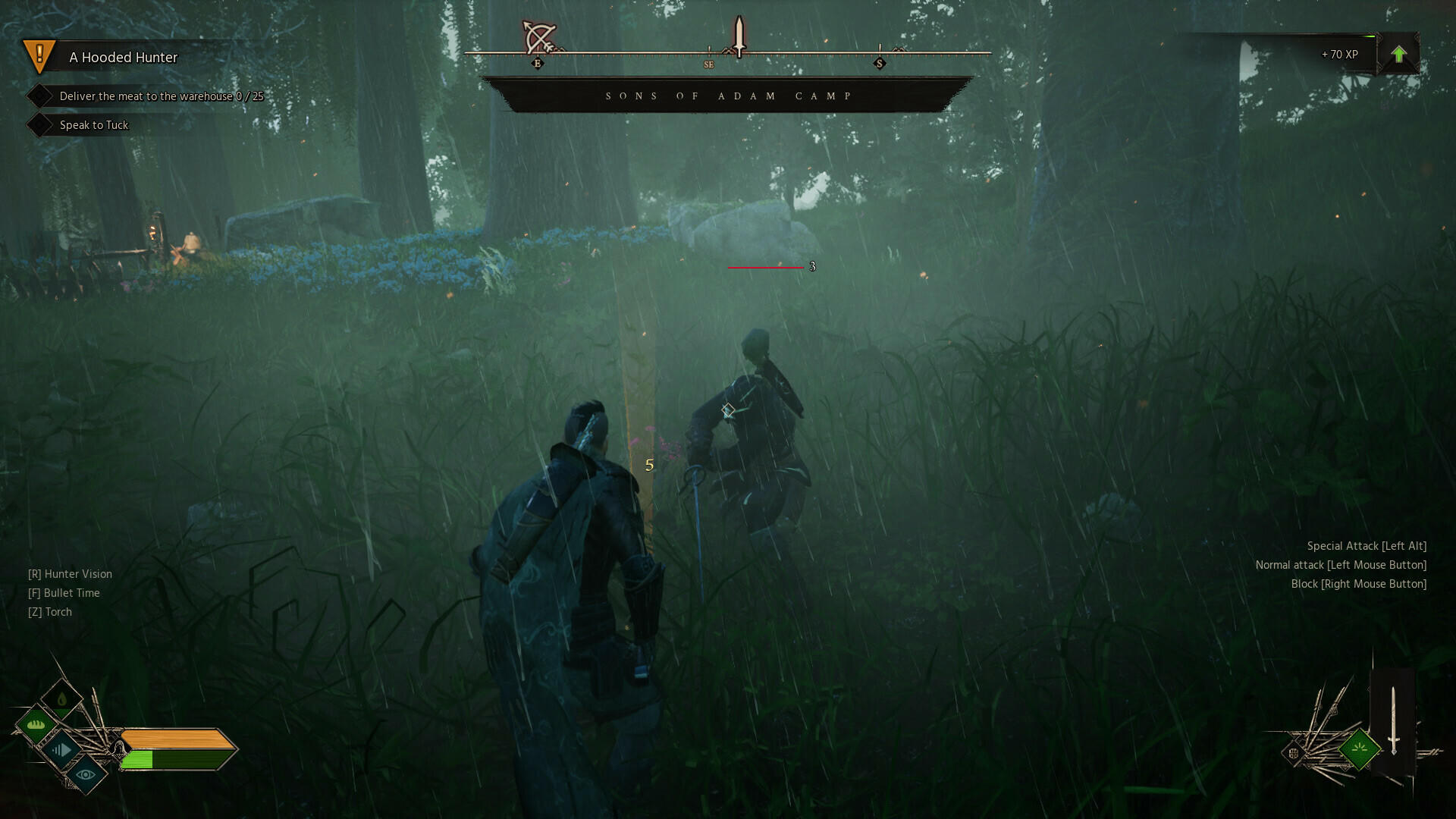Select the Bullet Time playback icon
Screen dimensions: 1456x819
point(60,750)
